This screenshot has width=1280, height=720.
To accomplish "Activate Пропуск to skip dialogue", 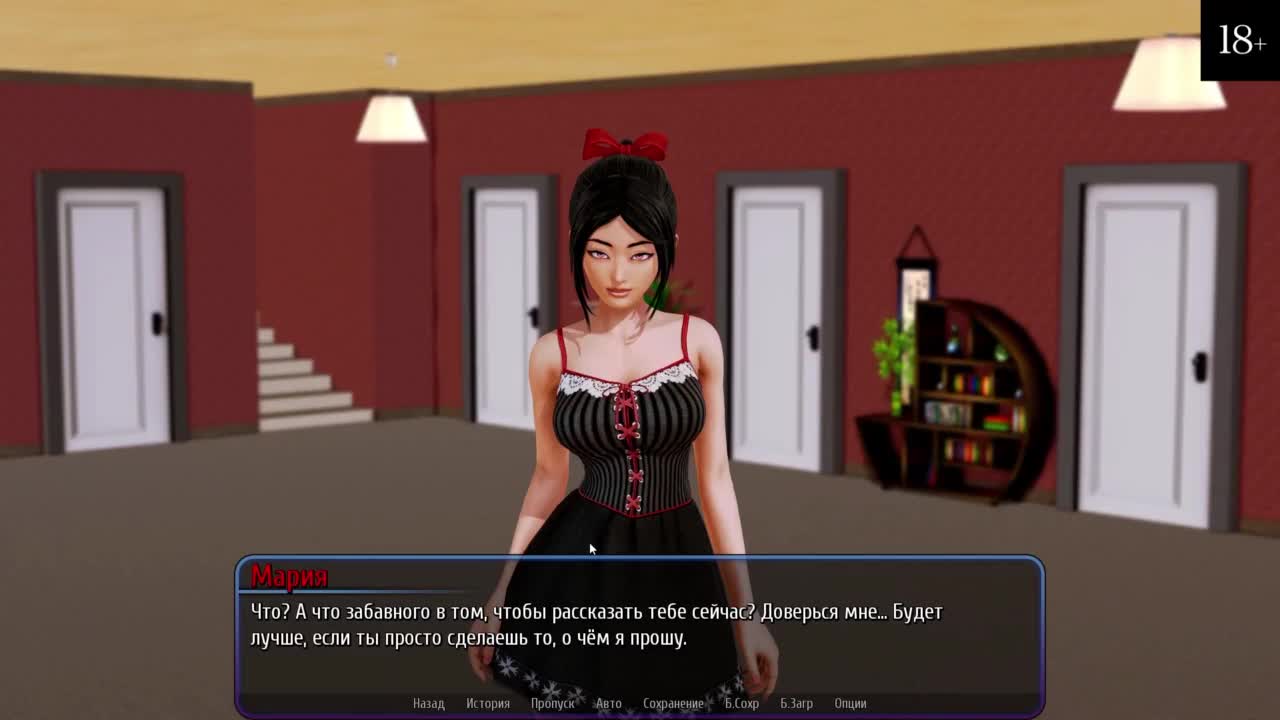I will (x=552, y=703).
